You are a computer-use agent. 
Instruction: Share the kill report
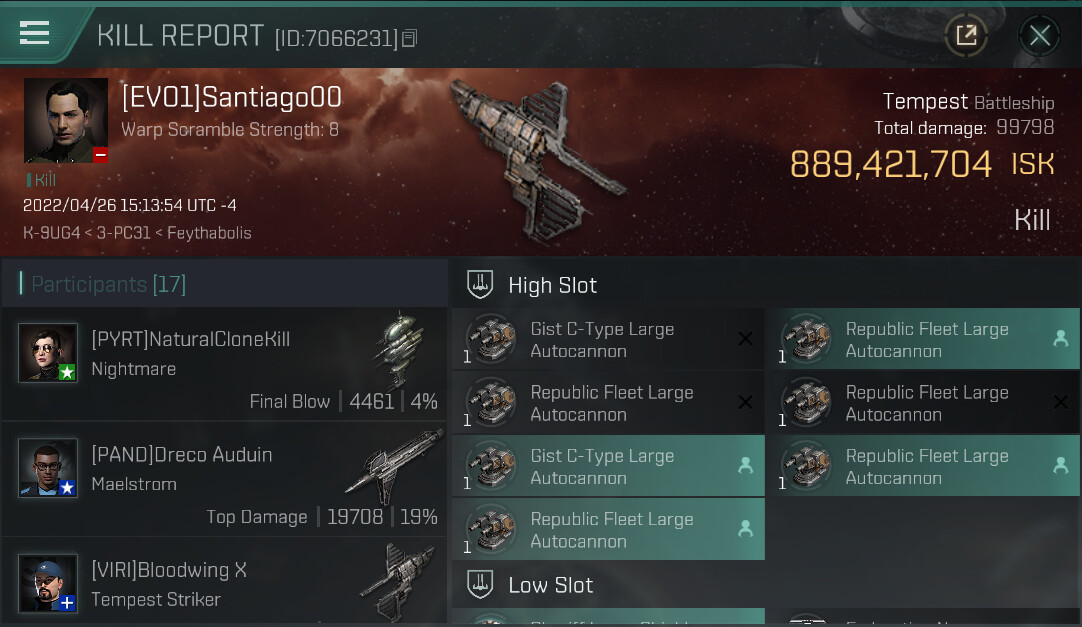coord(966,36)
